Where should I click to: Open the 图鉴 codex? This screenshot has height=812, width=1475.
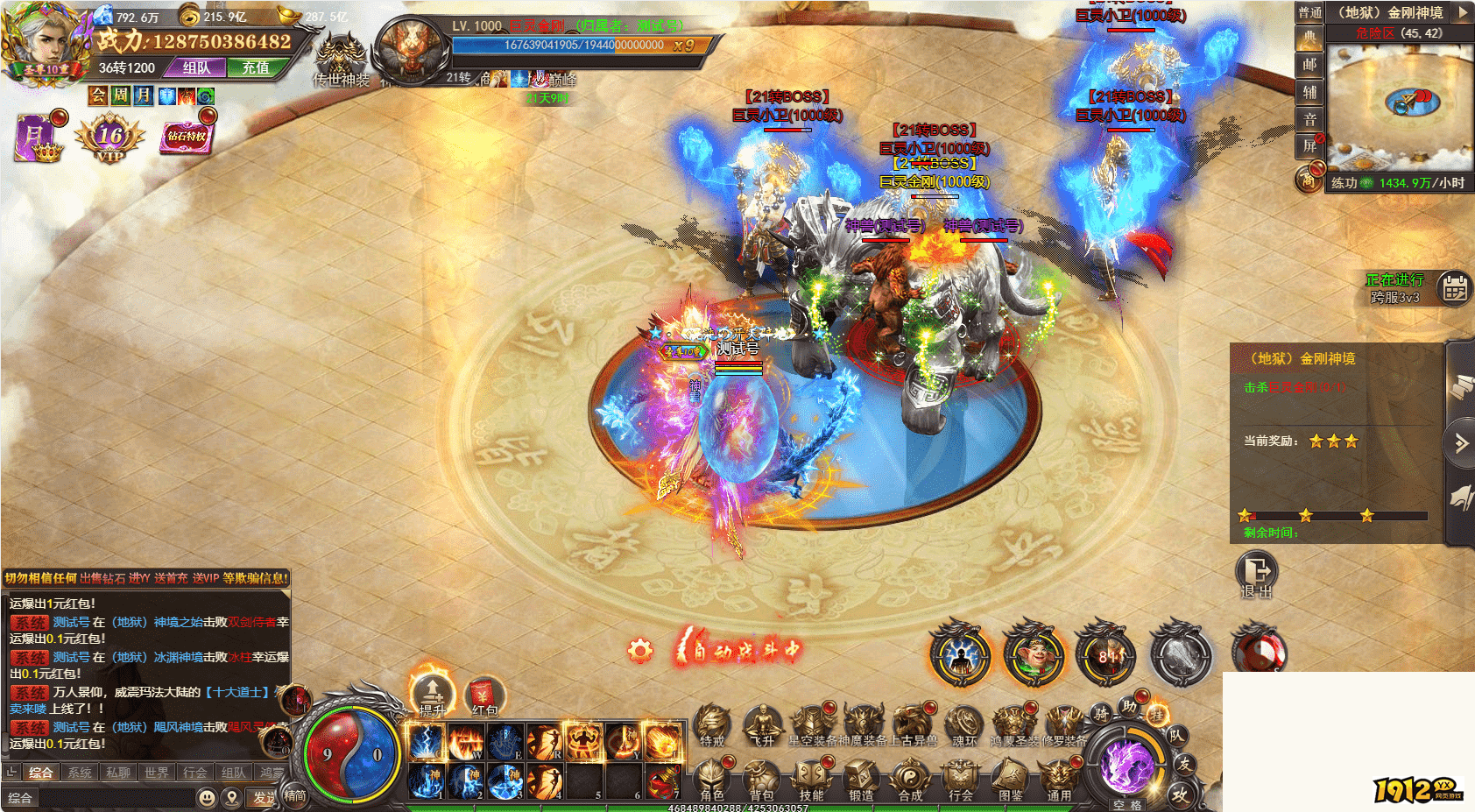point(1011,778)
